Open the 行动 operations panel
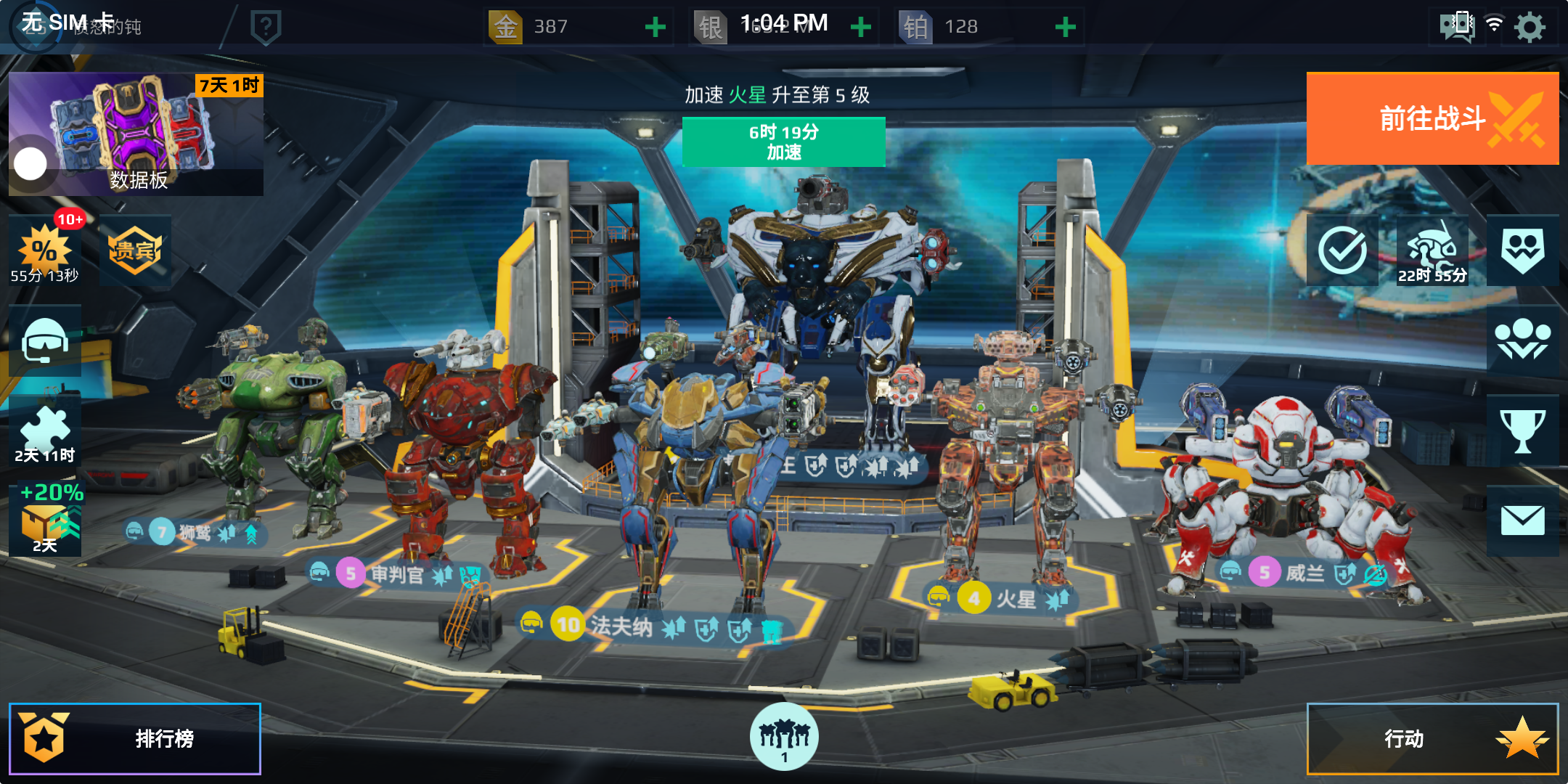Viewport: 1568px width, 784px height. pyautogui.click(x=1432, y=738)
